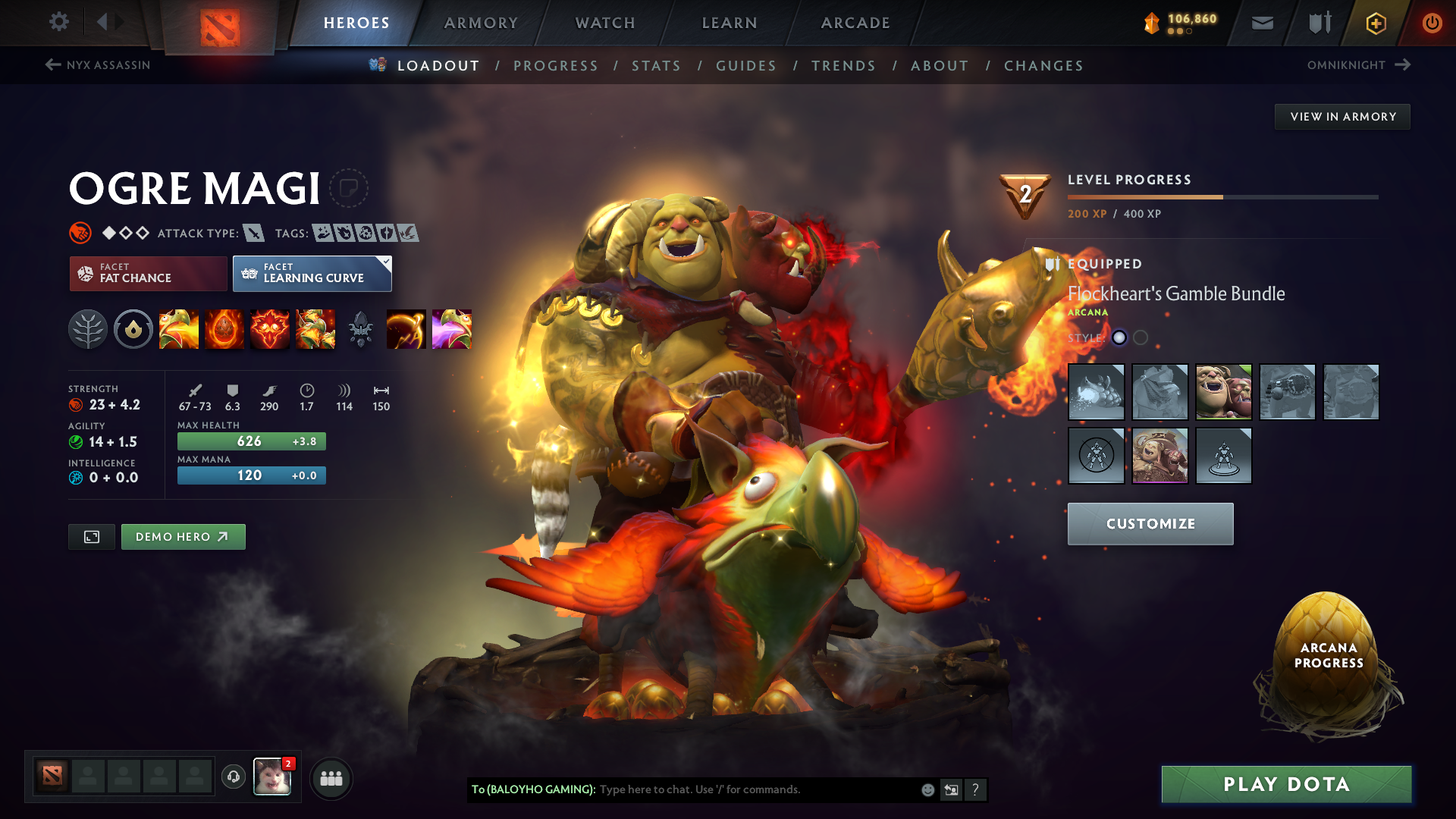Switch to the Stats tab
This screenshot has height=819, width=1456.
click(656, 66)
